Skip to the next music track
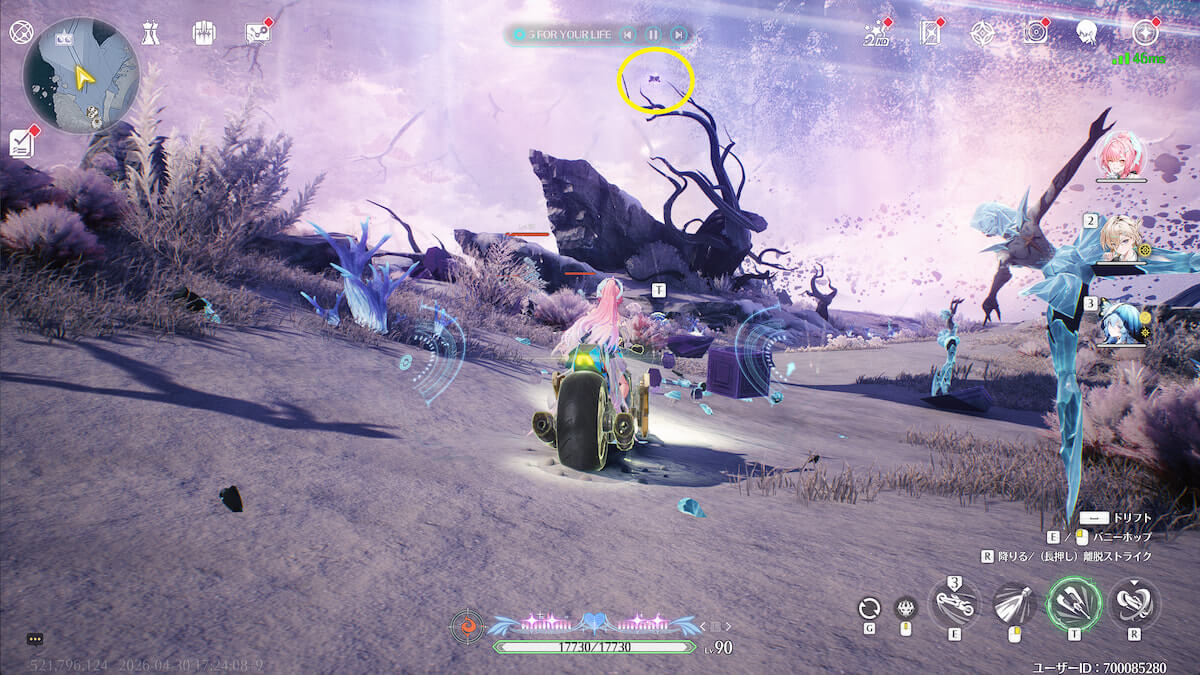Image resolution: width=1200 pixels, height=675 pixels. coord(679,35)
